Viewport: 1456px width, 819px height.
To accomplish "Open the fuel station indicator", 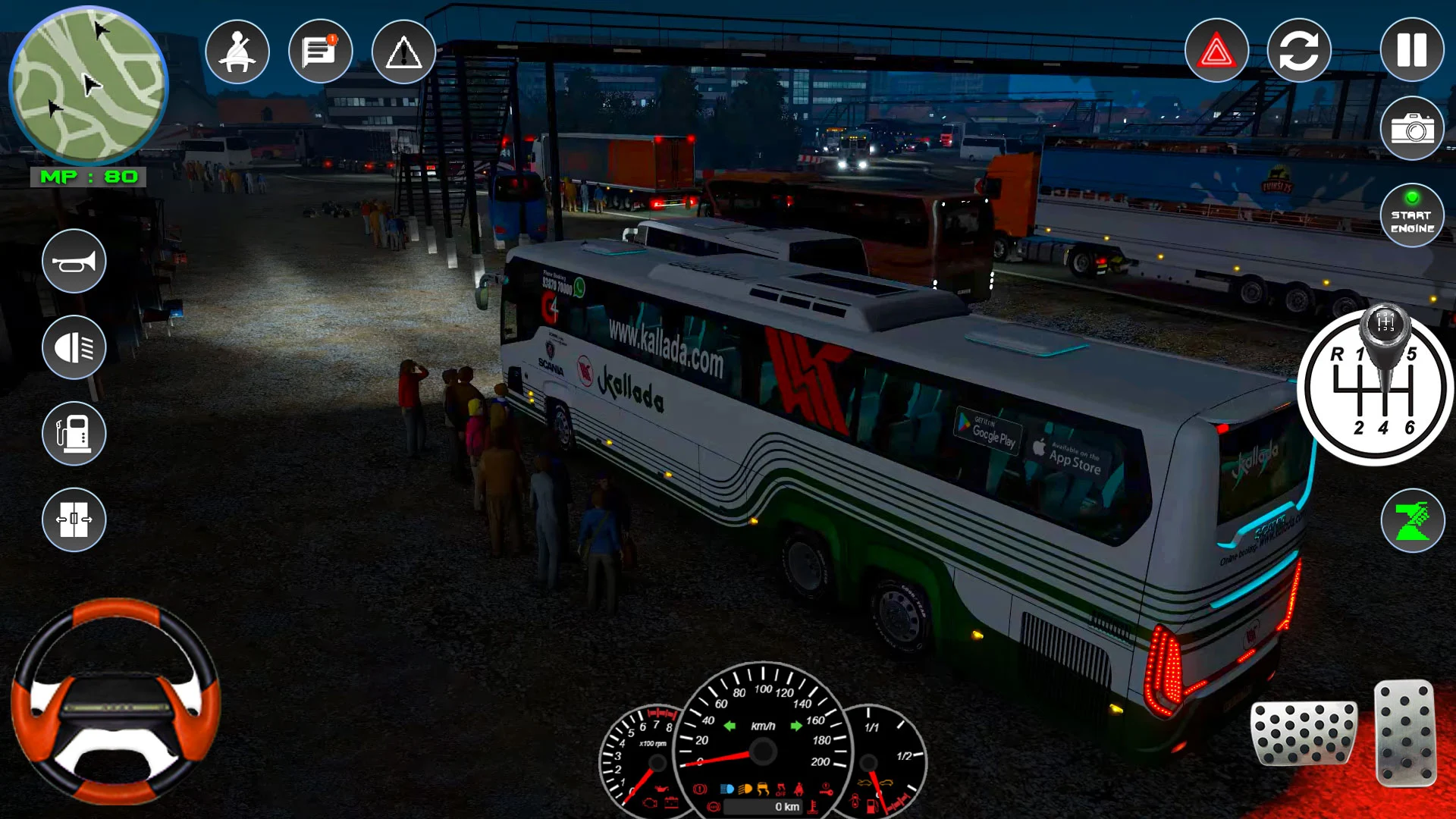I will [x=74, y=435].
